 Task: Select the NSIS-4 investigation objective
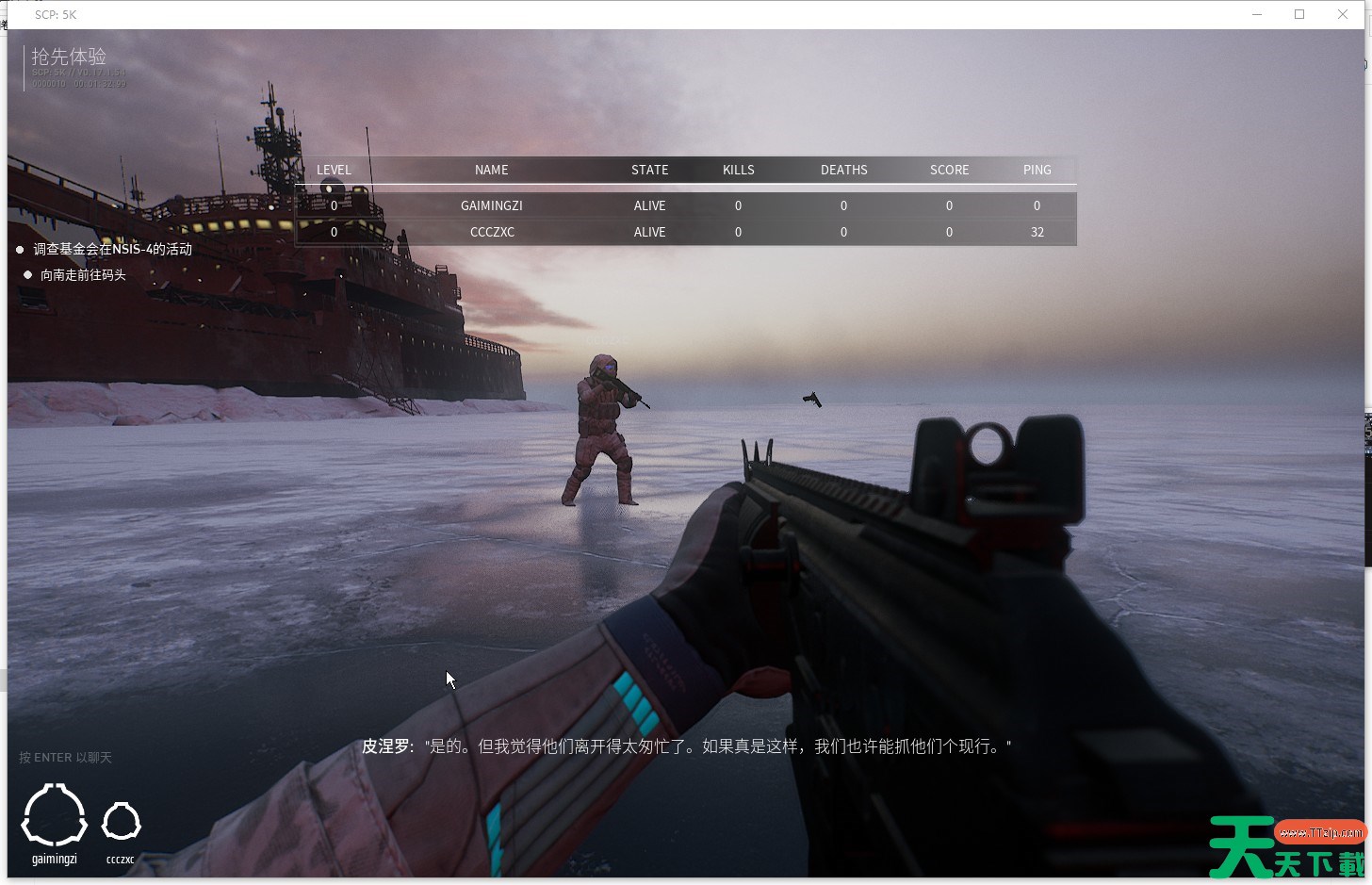(x=113, y=250)
